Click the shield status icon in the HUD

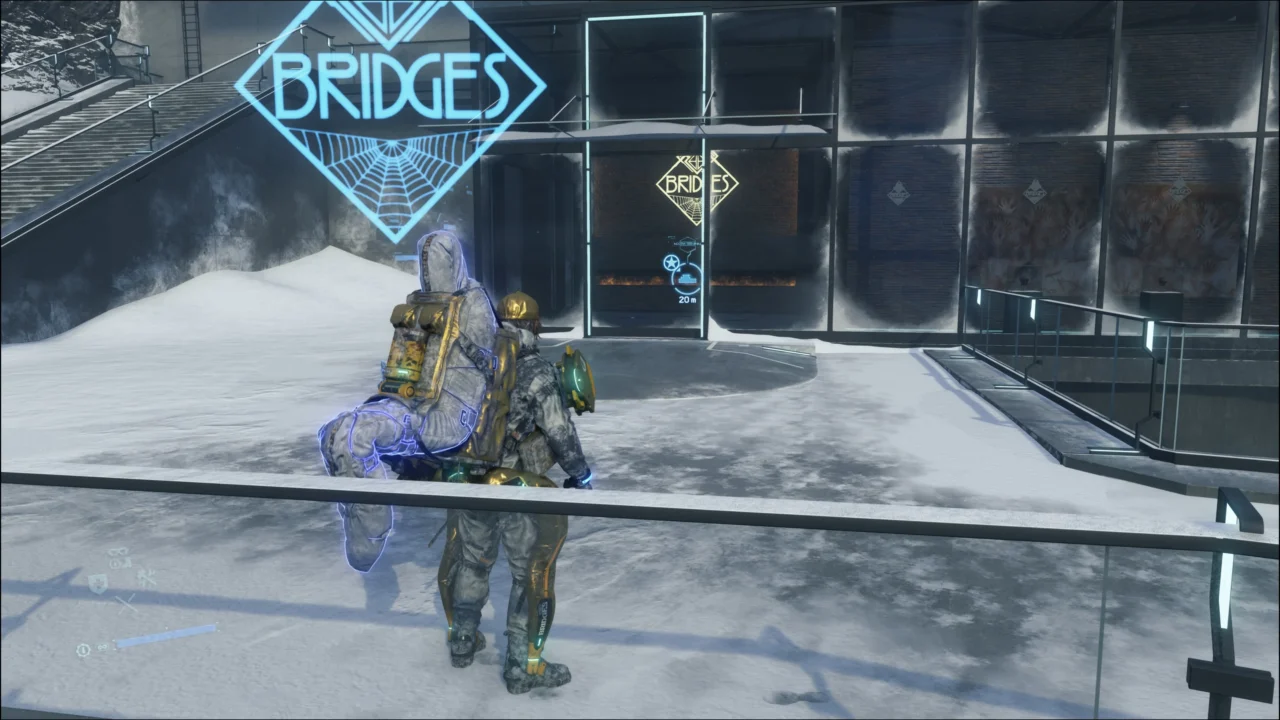98,583
